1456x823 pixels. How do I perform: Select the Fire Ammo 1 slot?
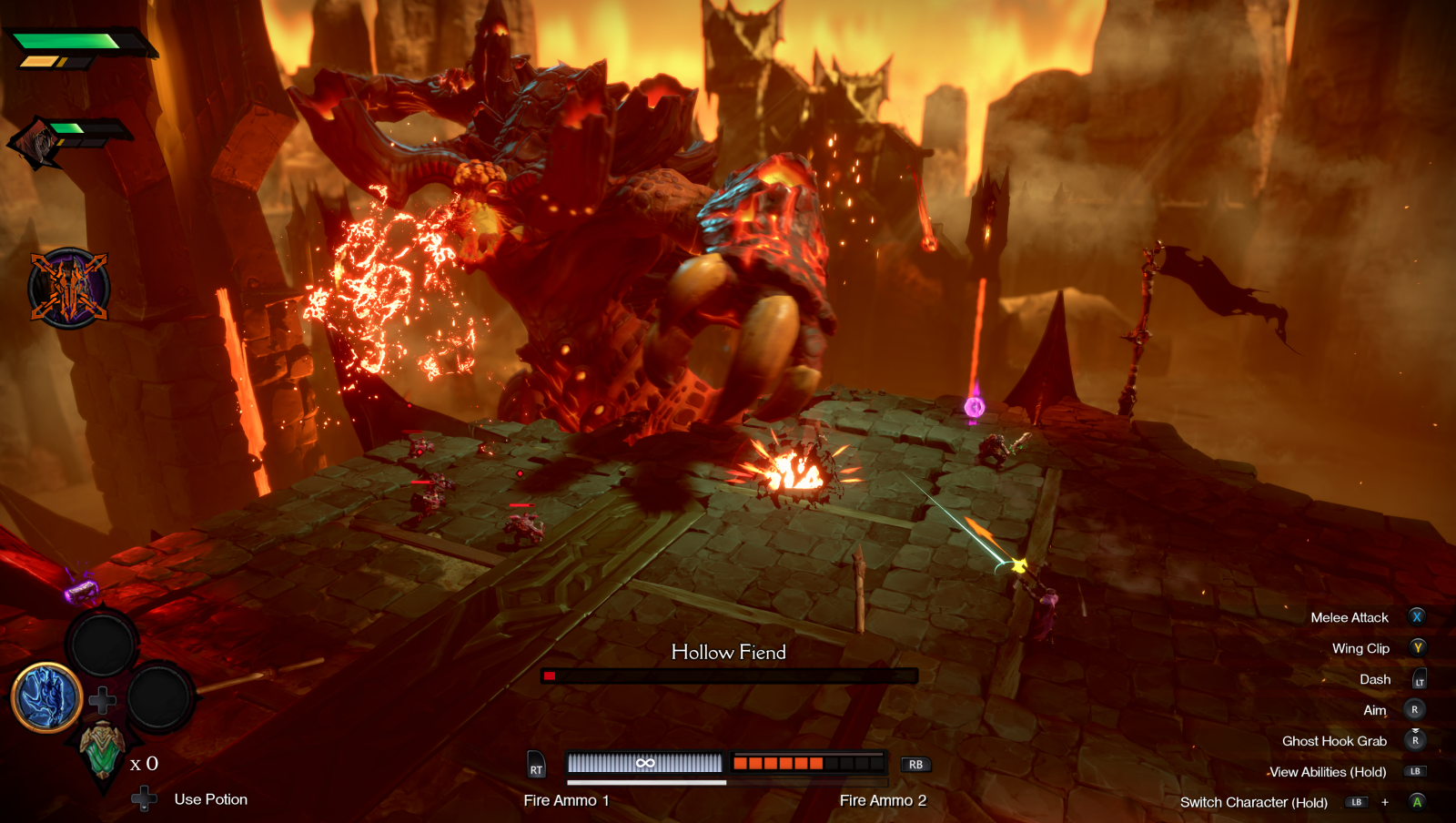pyautogui.click(x=644, y=763)
